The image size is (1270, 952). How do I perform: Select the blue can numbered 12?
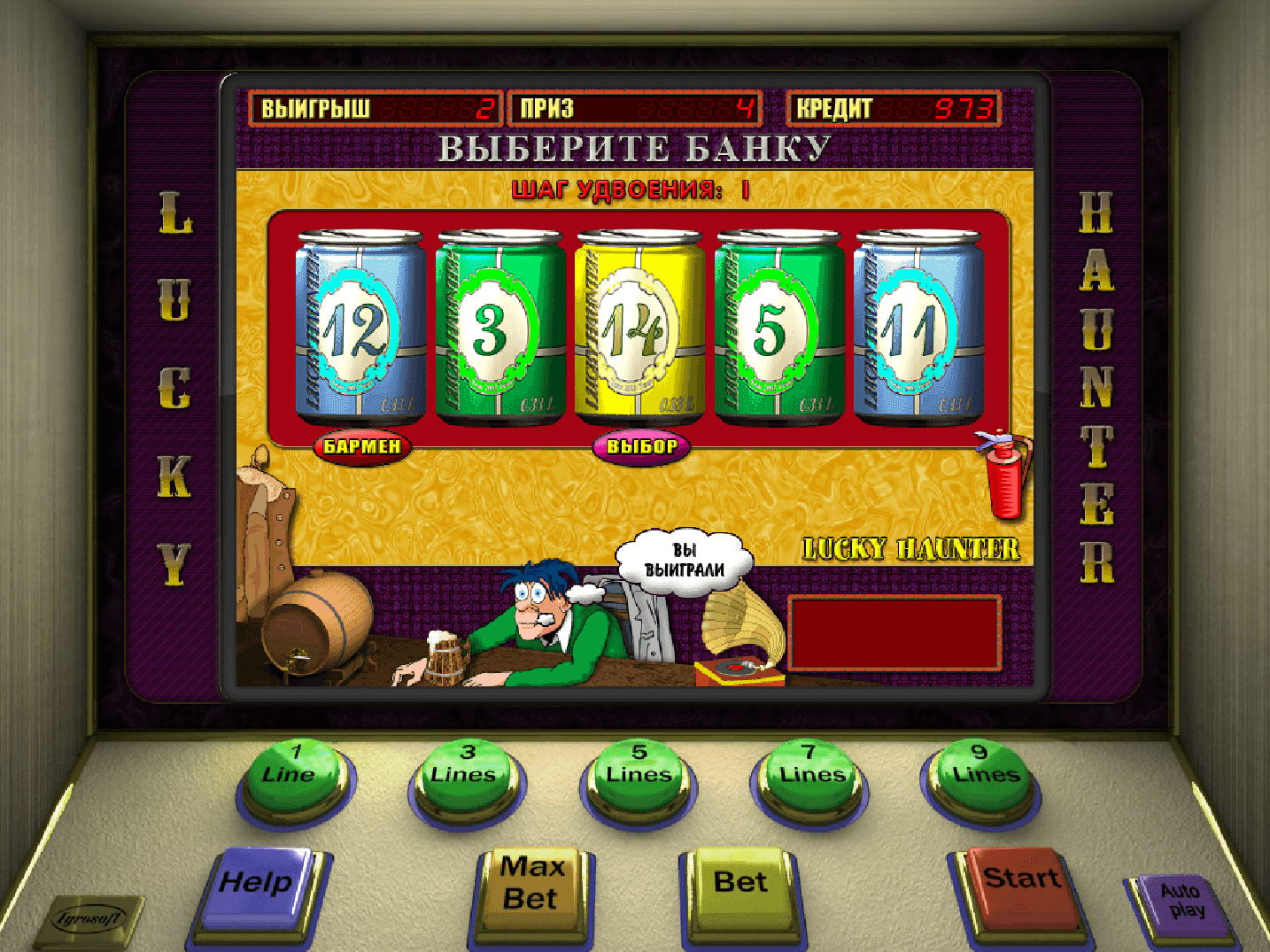click(x=360, y=328)
